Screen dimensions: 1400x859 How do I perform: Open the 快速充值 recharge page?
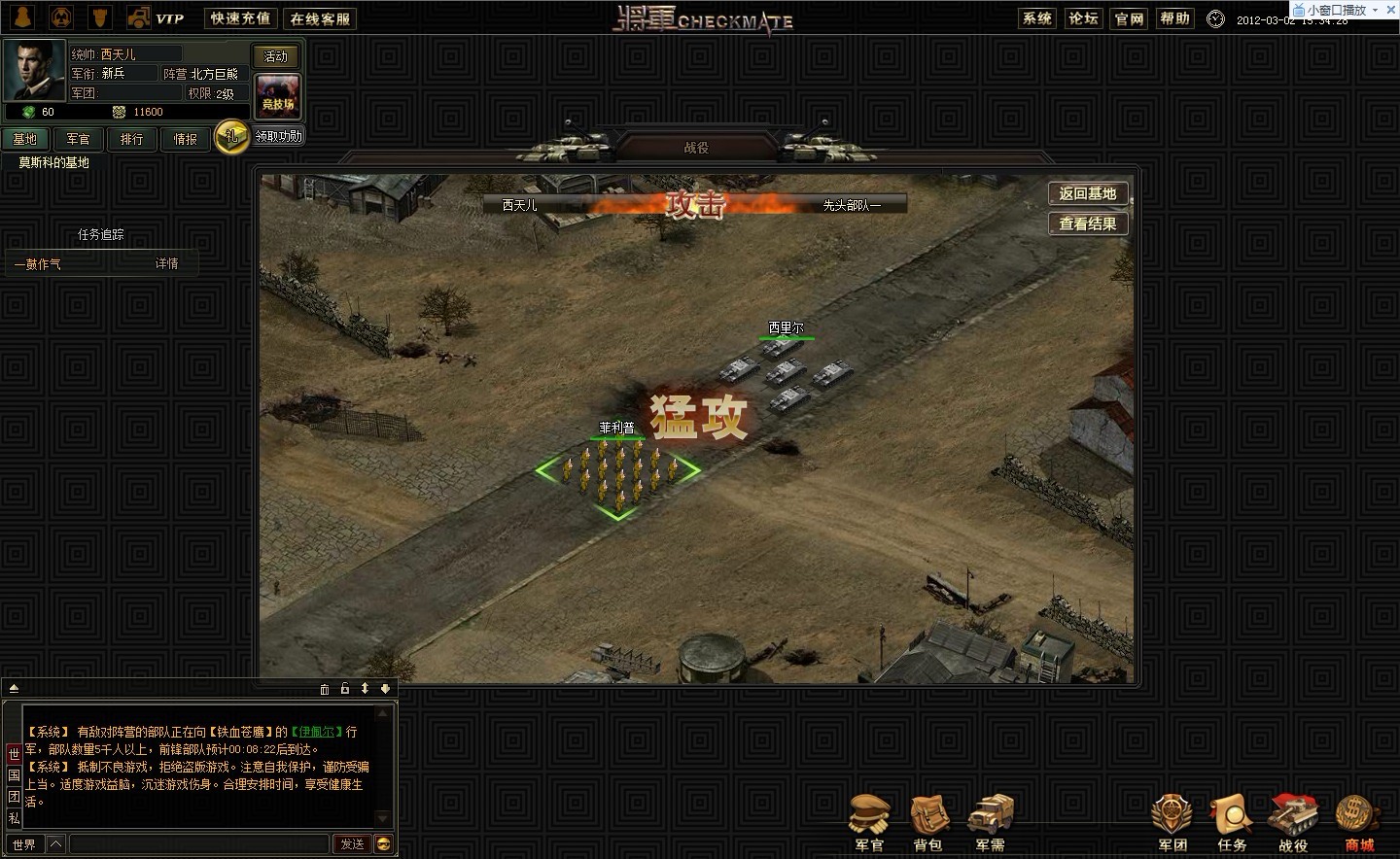pos(240,18)
